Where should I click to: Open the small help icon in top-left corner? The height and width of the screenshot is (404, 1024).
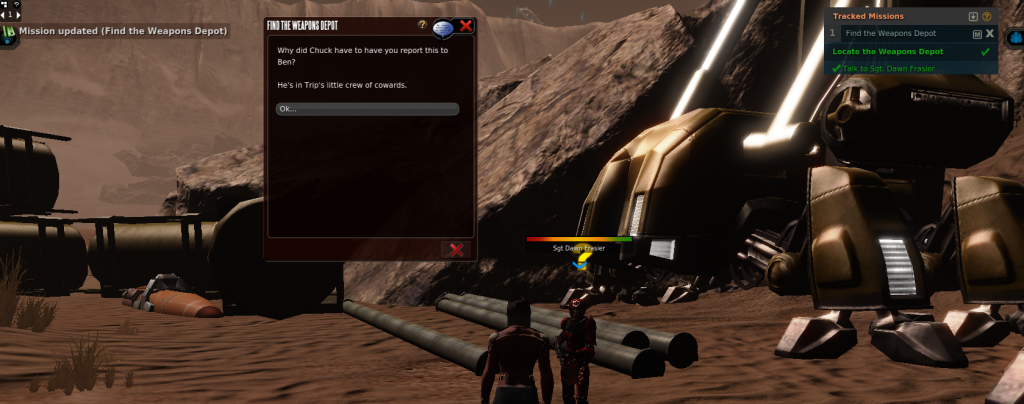click(15, 4)
